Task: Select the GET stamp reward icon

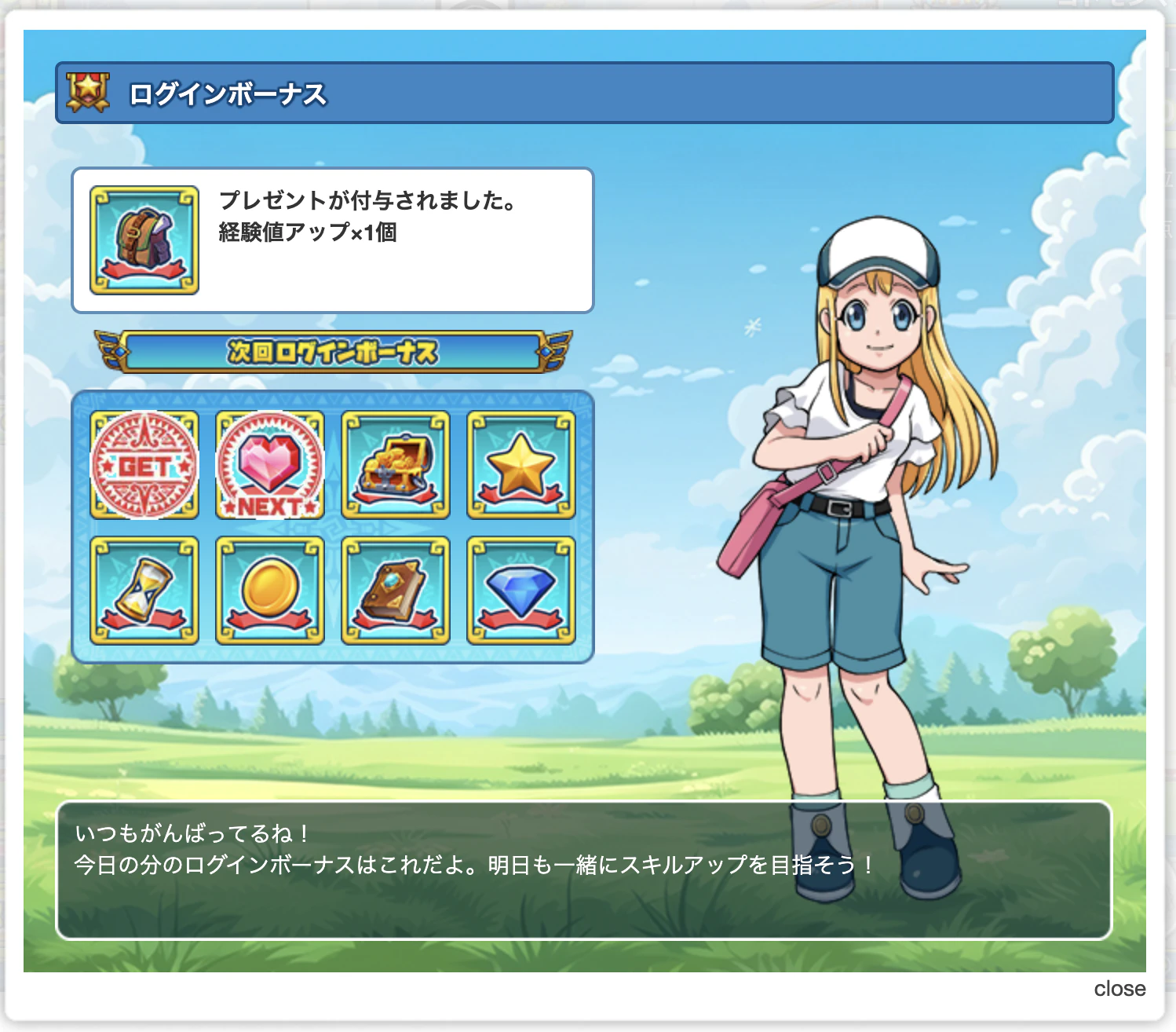Action: coord(144,467)
